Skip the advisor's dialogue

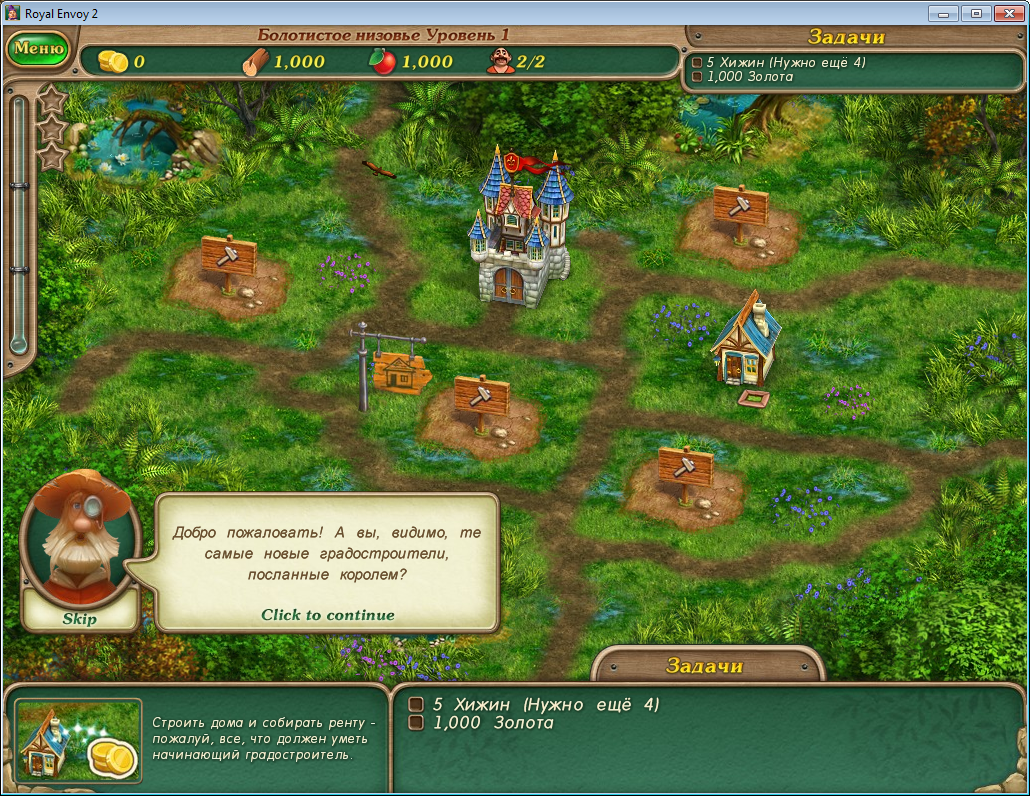coord(80,618)
